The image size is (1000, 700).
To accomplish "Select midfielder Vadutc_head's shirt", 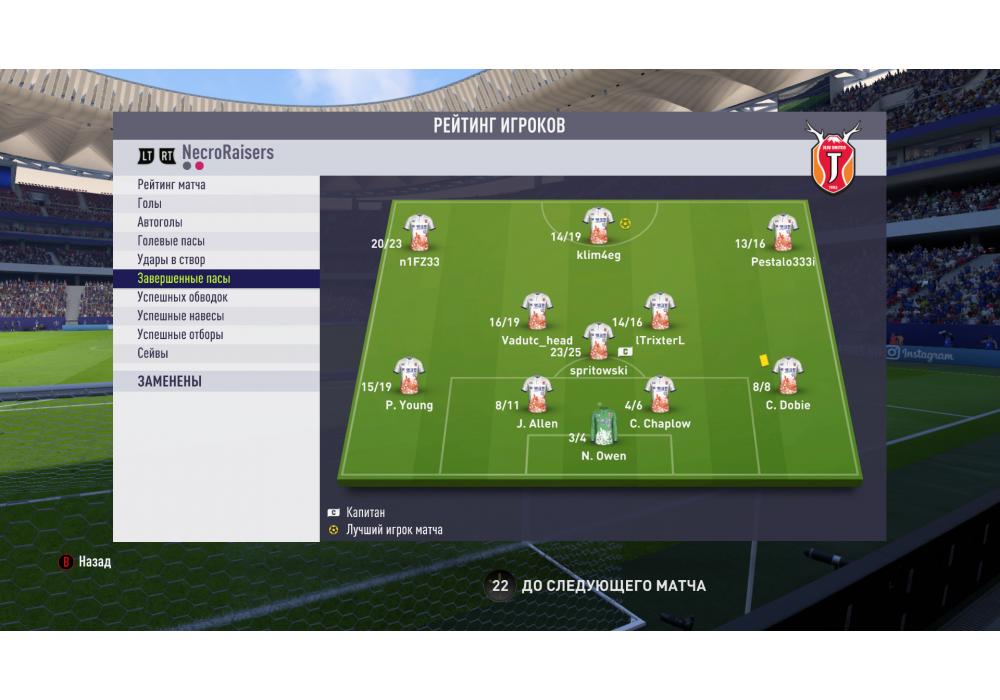I will pyautogui.click(x=537, y=313).
